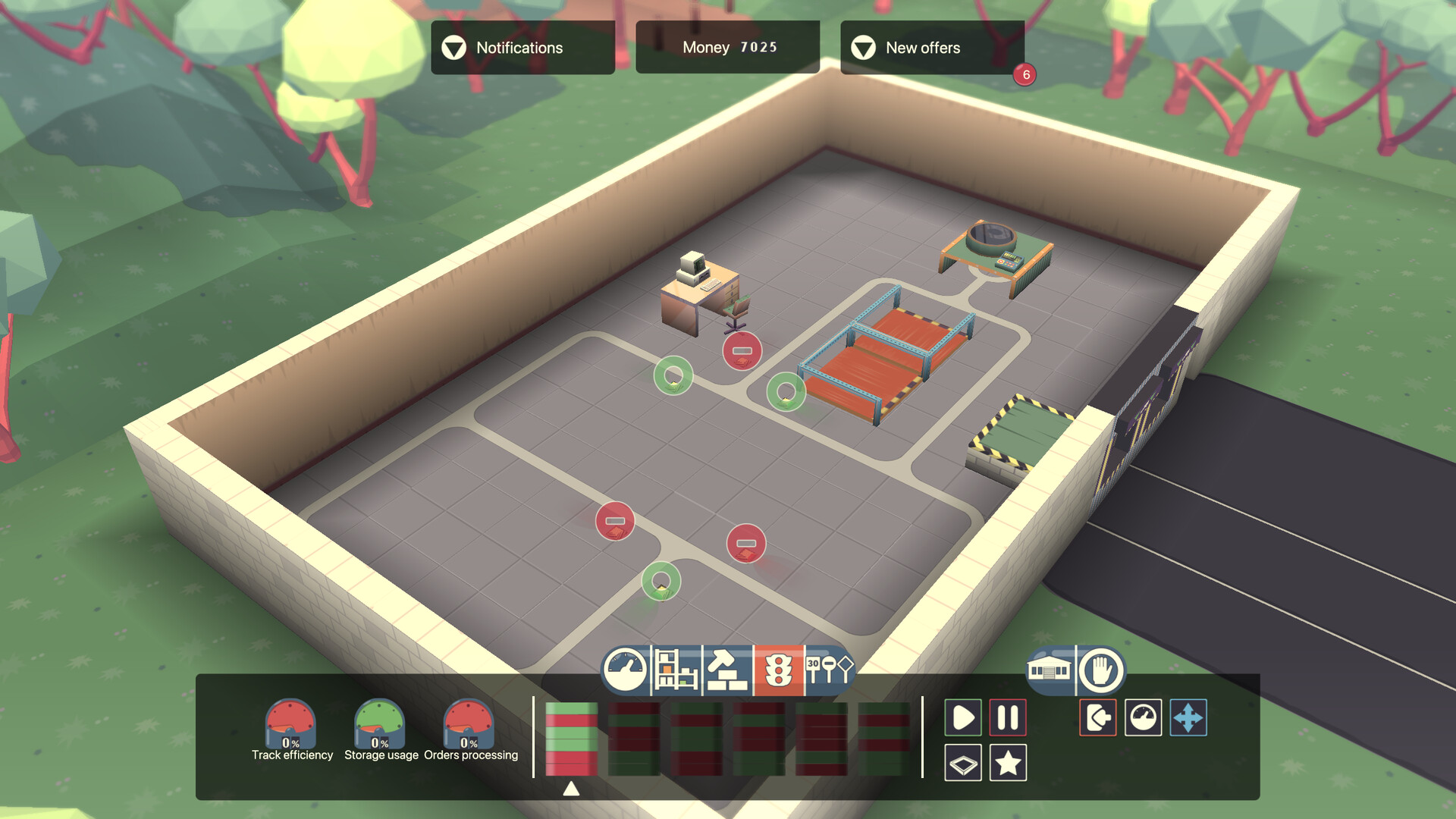Screen dimensions: 1456x819
Task: Click the exit door plug button
Action: click(1097, 717)
